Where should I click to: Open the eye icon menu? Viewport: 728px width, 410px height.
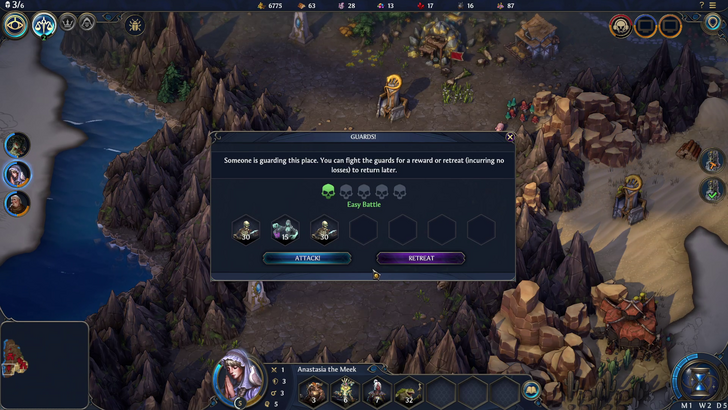(15, 24)
